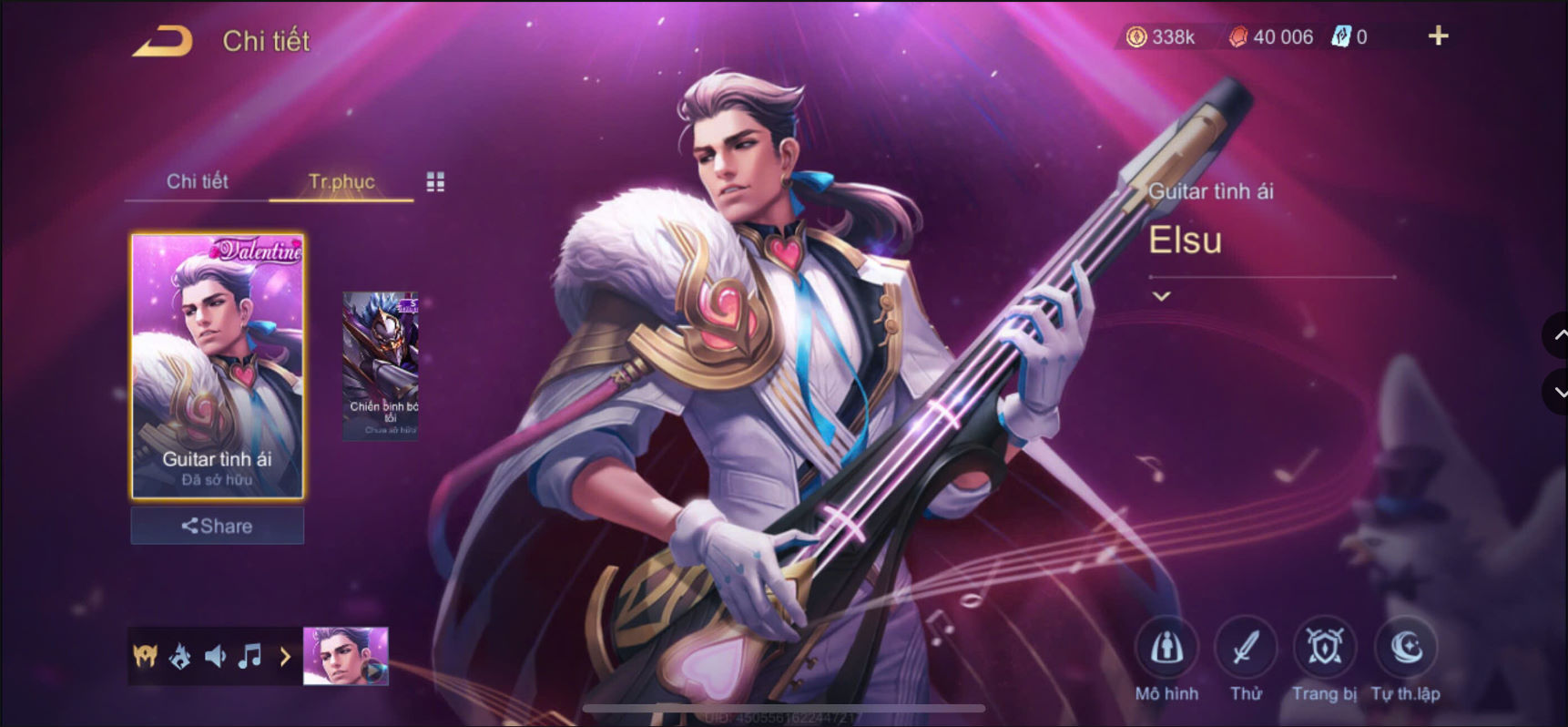
Task: Select the Chiến binh bóng tối skin thumbnail
Action: click(x=382, y=364)
